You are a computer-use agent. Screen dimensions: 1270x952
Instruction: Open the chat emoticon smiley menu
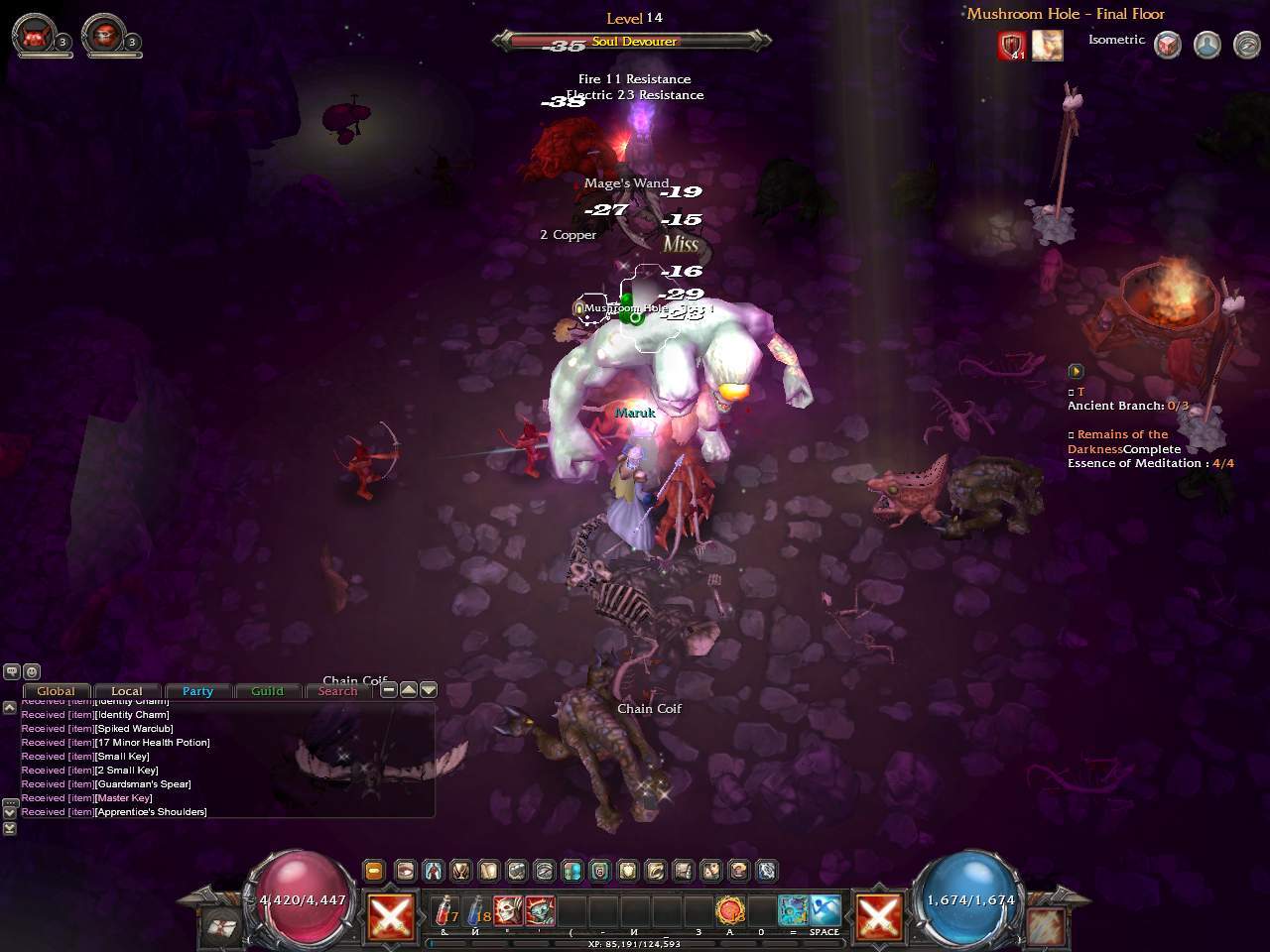tap(32, 671)
